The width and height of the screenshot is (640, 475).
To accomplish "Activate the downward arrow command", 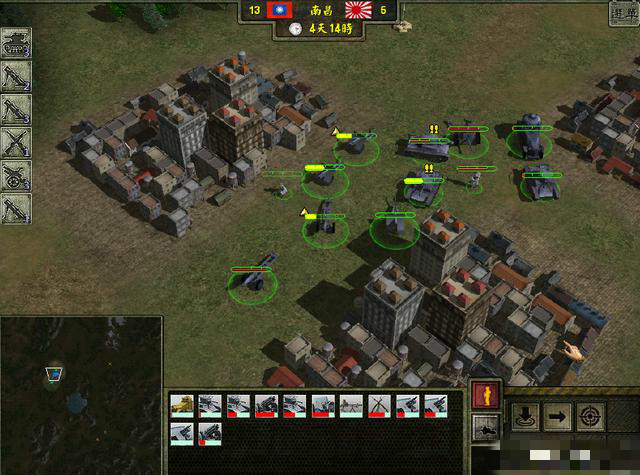I will click(x=524, y=417).
